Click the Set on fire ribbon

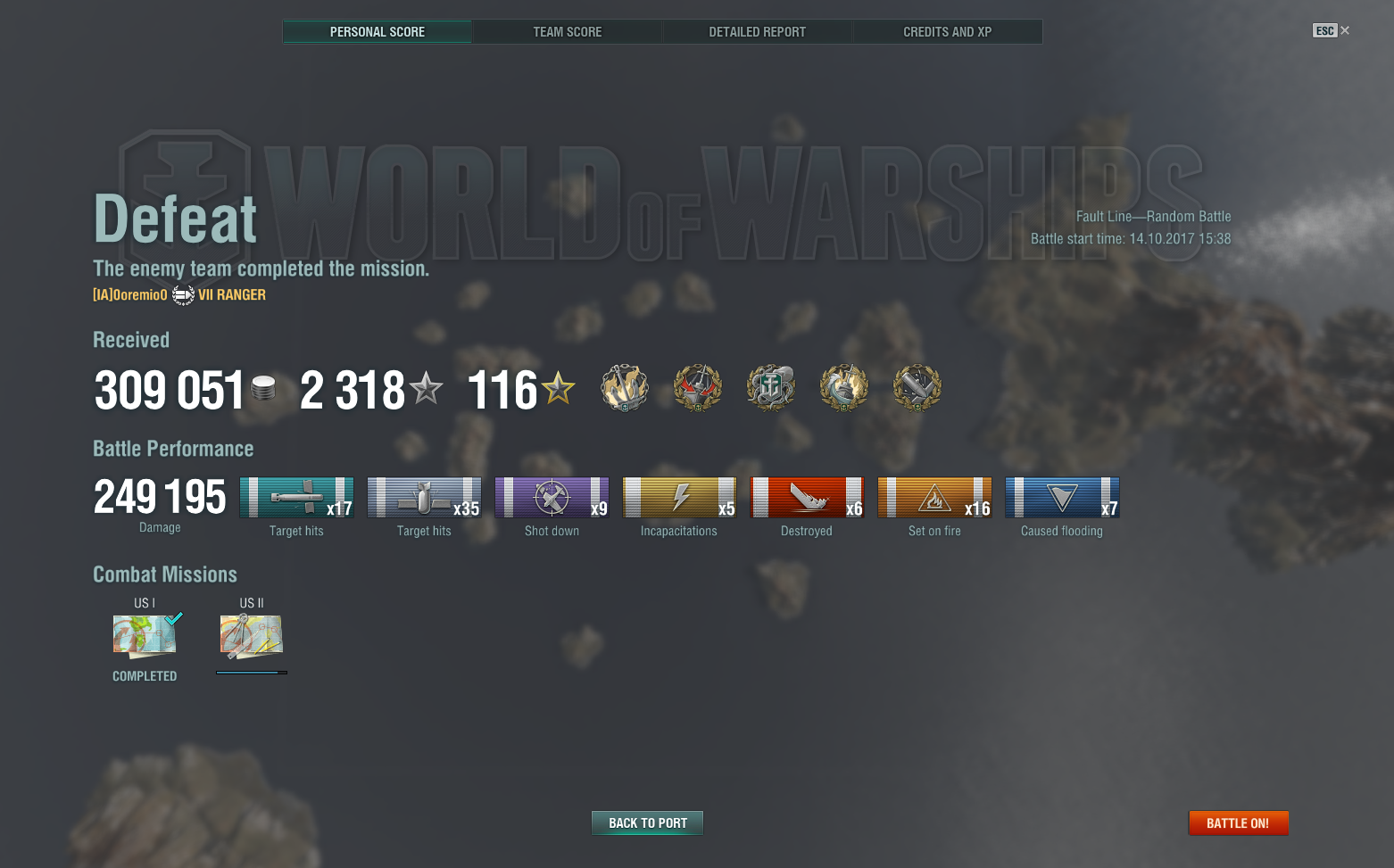[934, 498]
